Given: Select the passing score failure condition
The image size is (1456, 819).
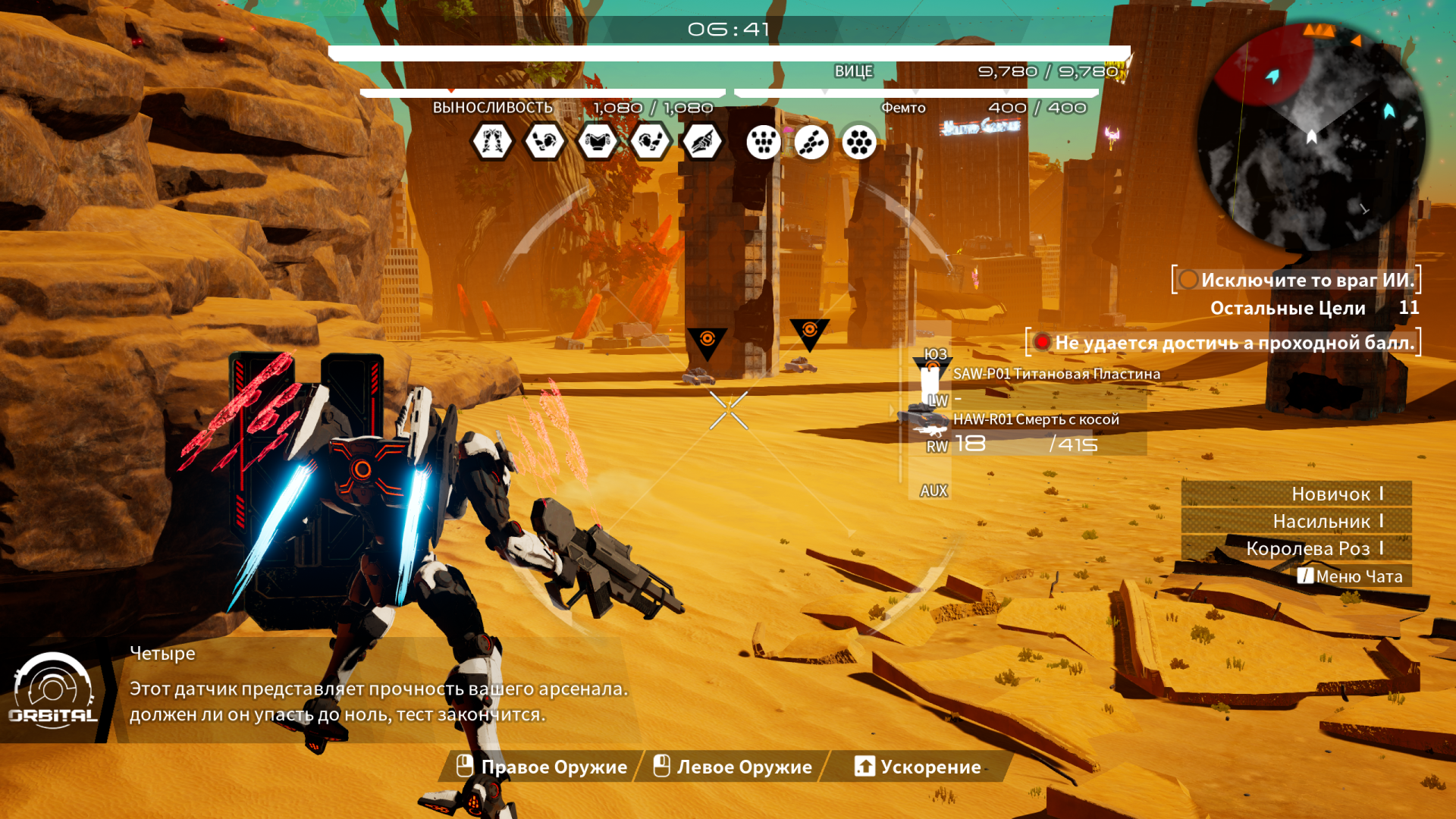Looking at the screenshot, I should [1224, 343].
